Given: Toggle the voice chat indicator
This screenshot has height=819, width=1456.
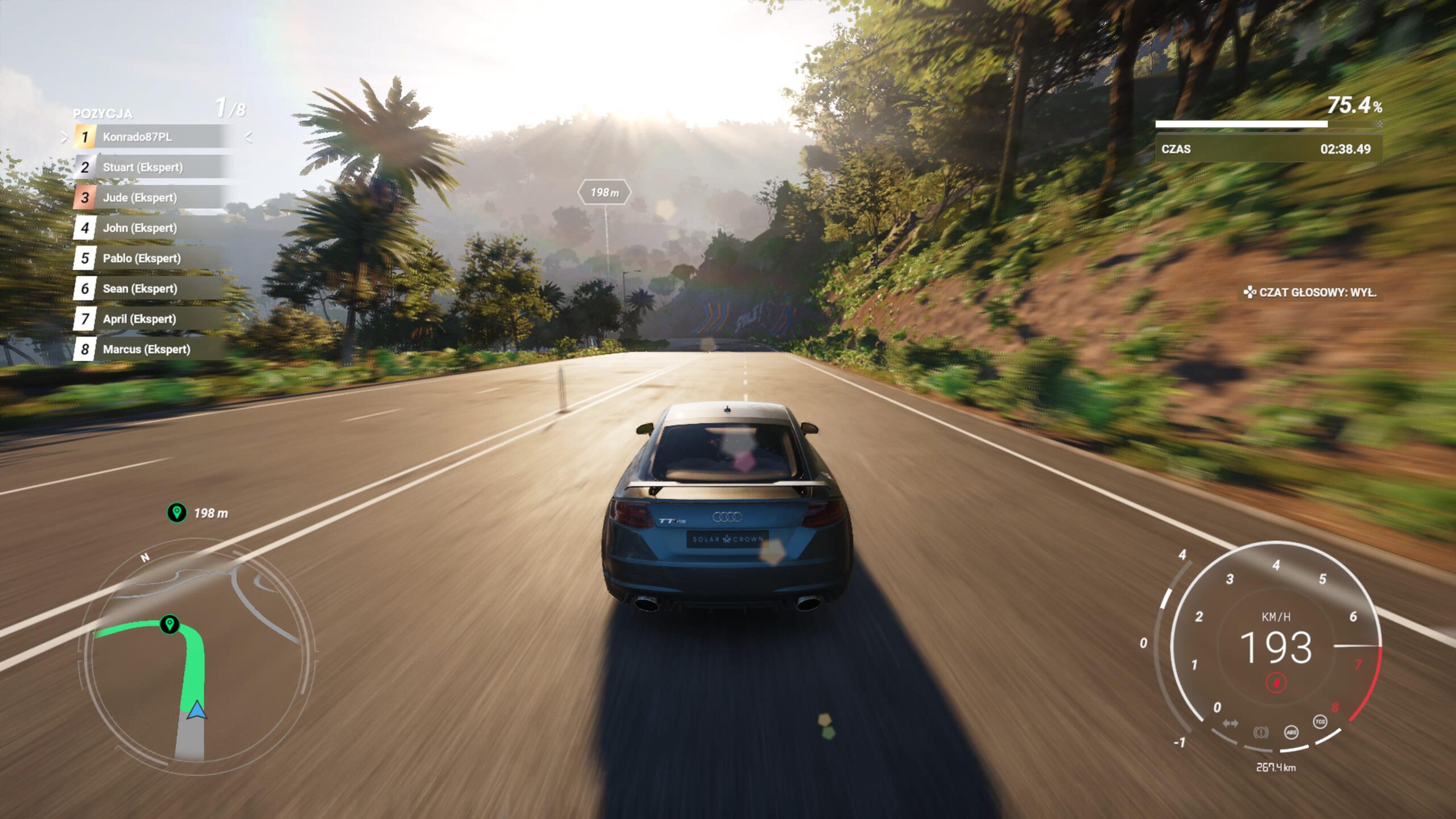Looking at the screenshot, I should pos(1310,292).
